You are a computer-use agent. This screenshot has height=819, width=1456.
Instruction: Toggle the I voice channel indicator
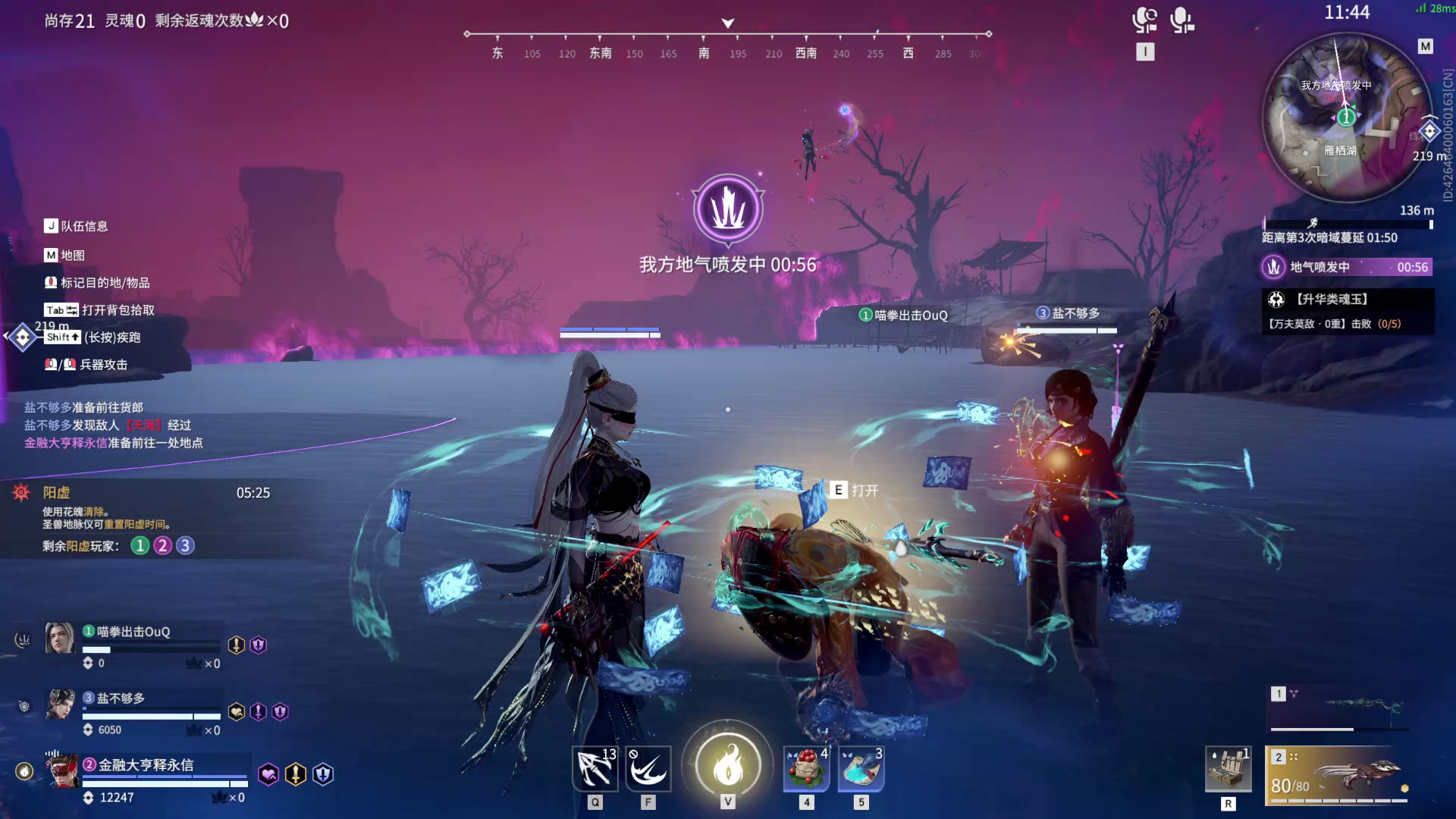pyautogui.click(x=1147, y=52)
